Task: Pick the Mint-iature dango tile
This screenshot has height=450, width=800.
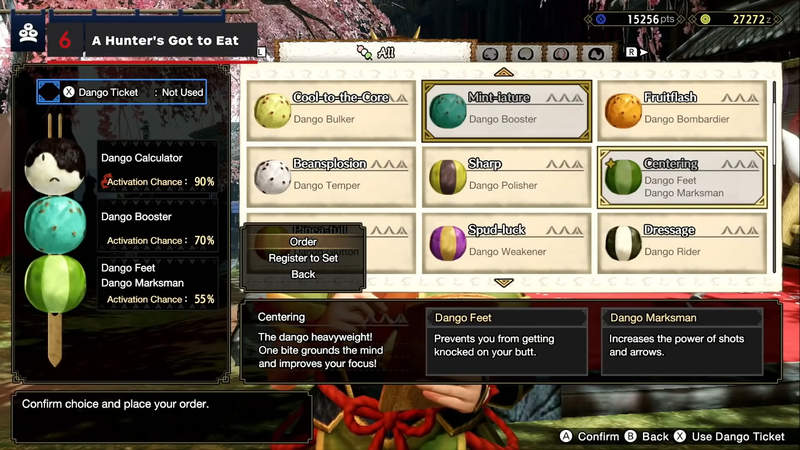Action: [x=506, y=111]
